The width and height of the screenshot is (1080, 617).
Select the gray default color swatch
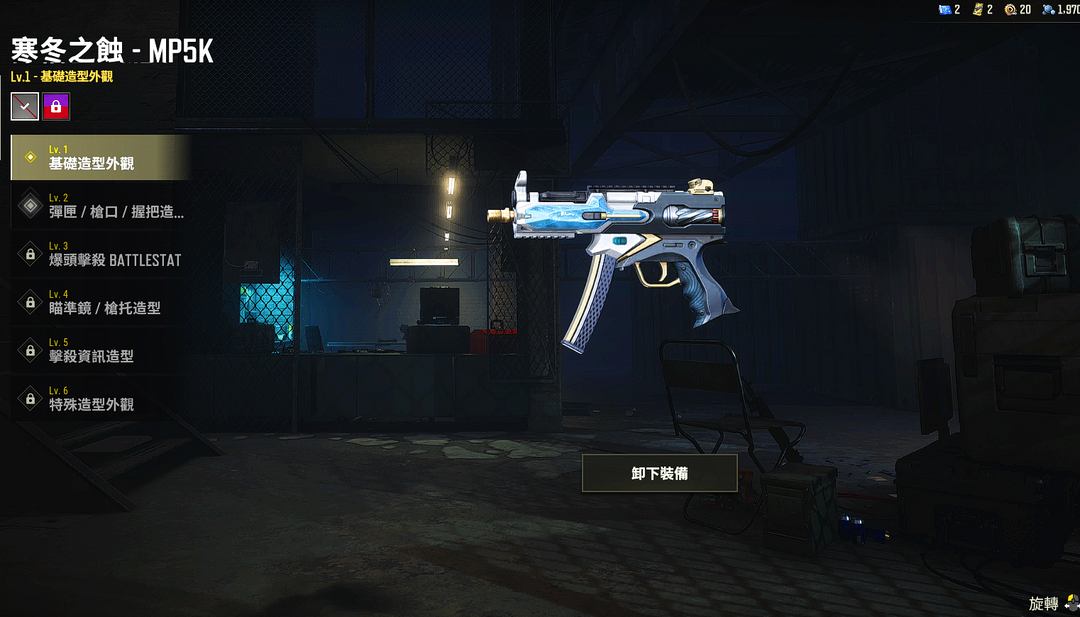25,106
